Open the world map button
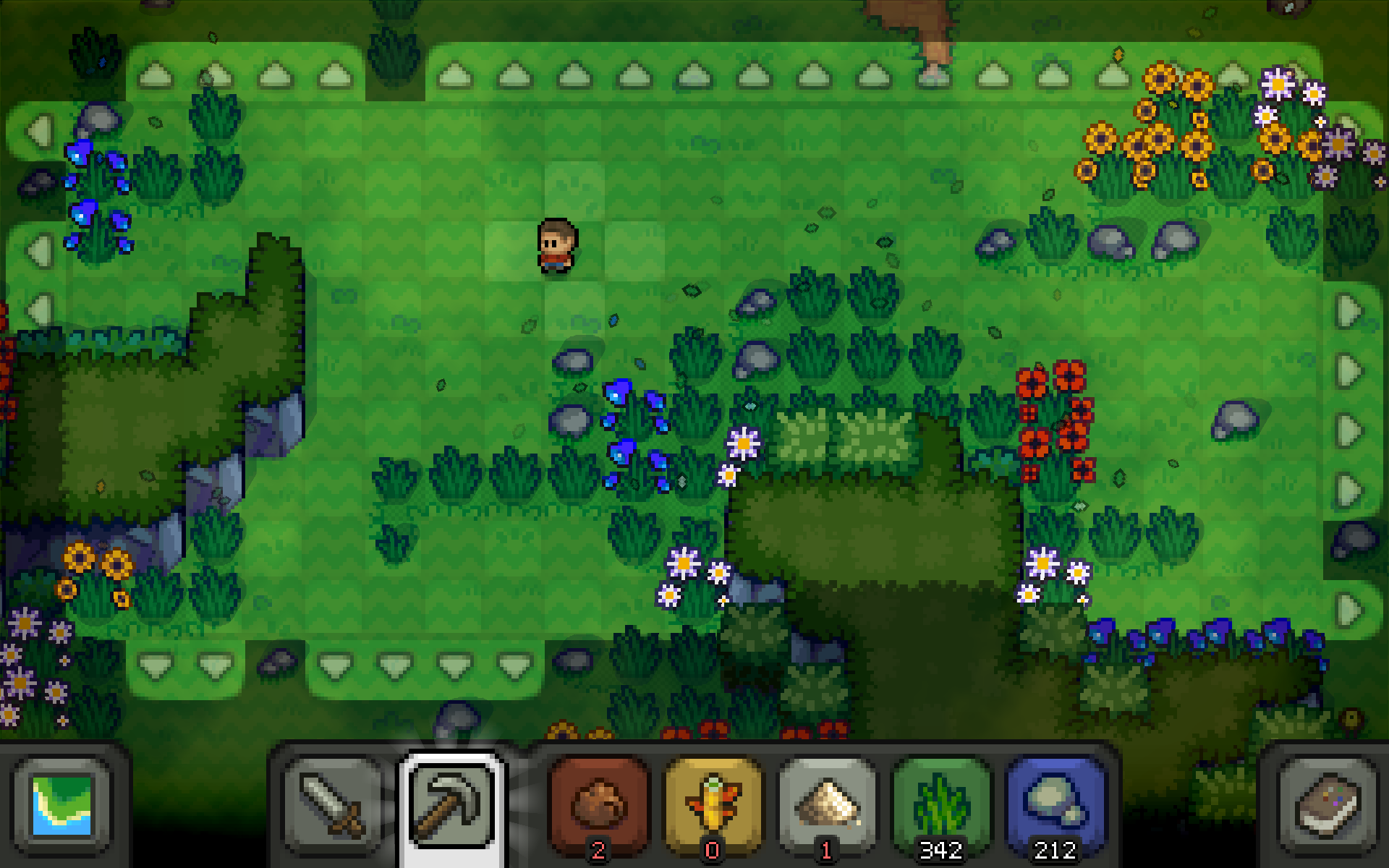The height and width of the screenshot is (868, 1389). point(62,804)
